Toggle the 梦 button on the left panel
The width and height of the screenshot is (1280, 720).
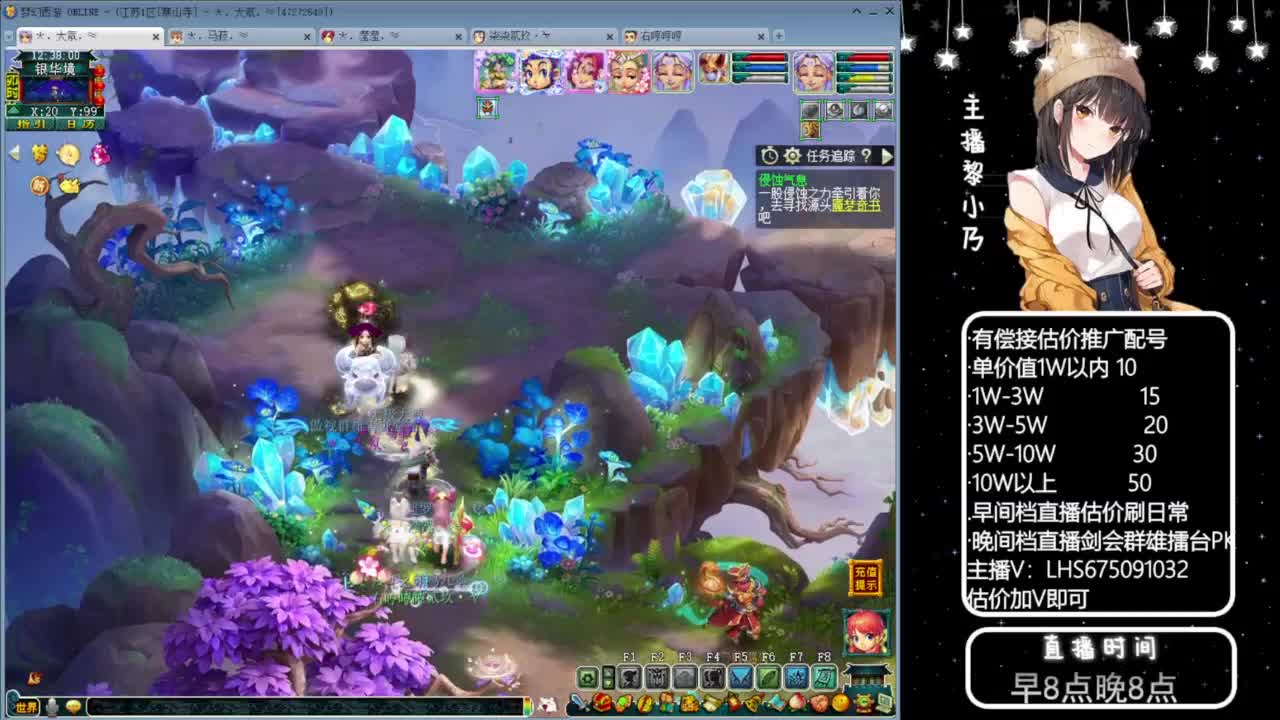(x=38, y=151)
